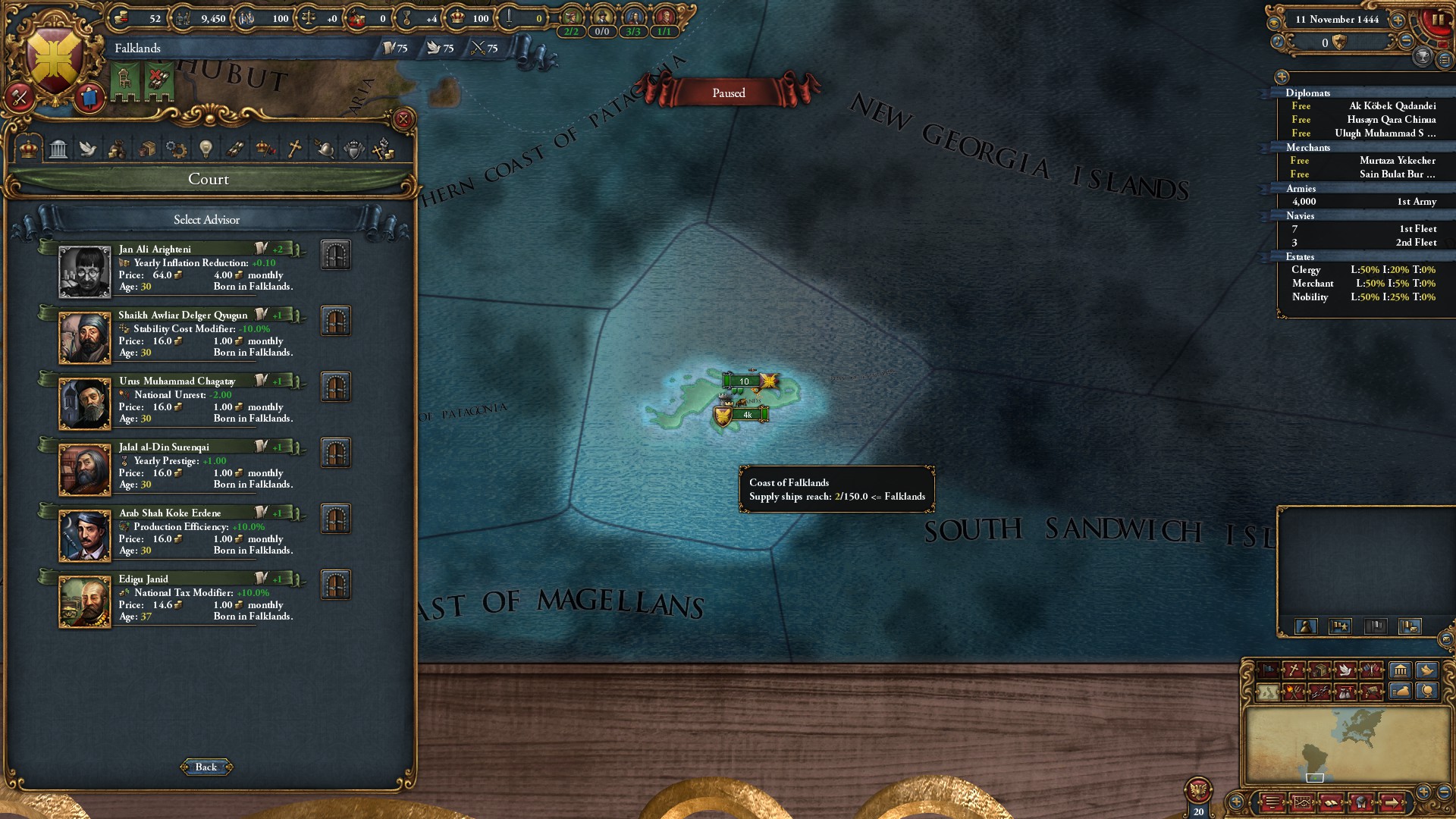Open achievements via the trophy icon
1456x819 pixels.
click(1423, 56)
